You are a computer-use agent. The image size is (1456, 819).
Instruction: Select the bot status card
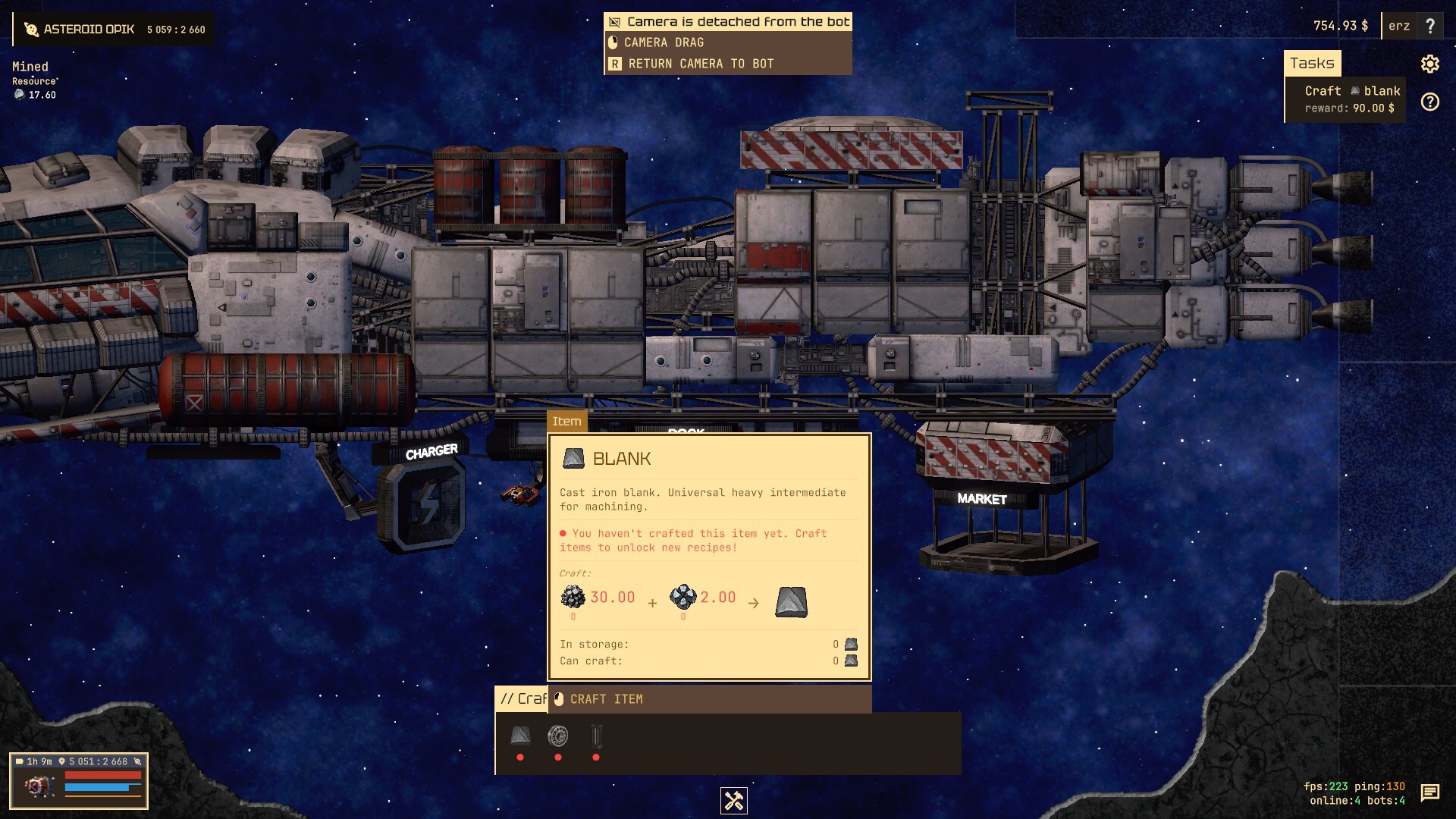tap(79, 781)
